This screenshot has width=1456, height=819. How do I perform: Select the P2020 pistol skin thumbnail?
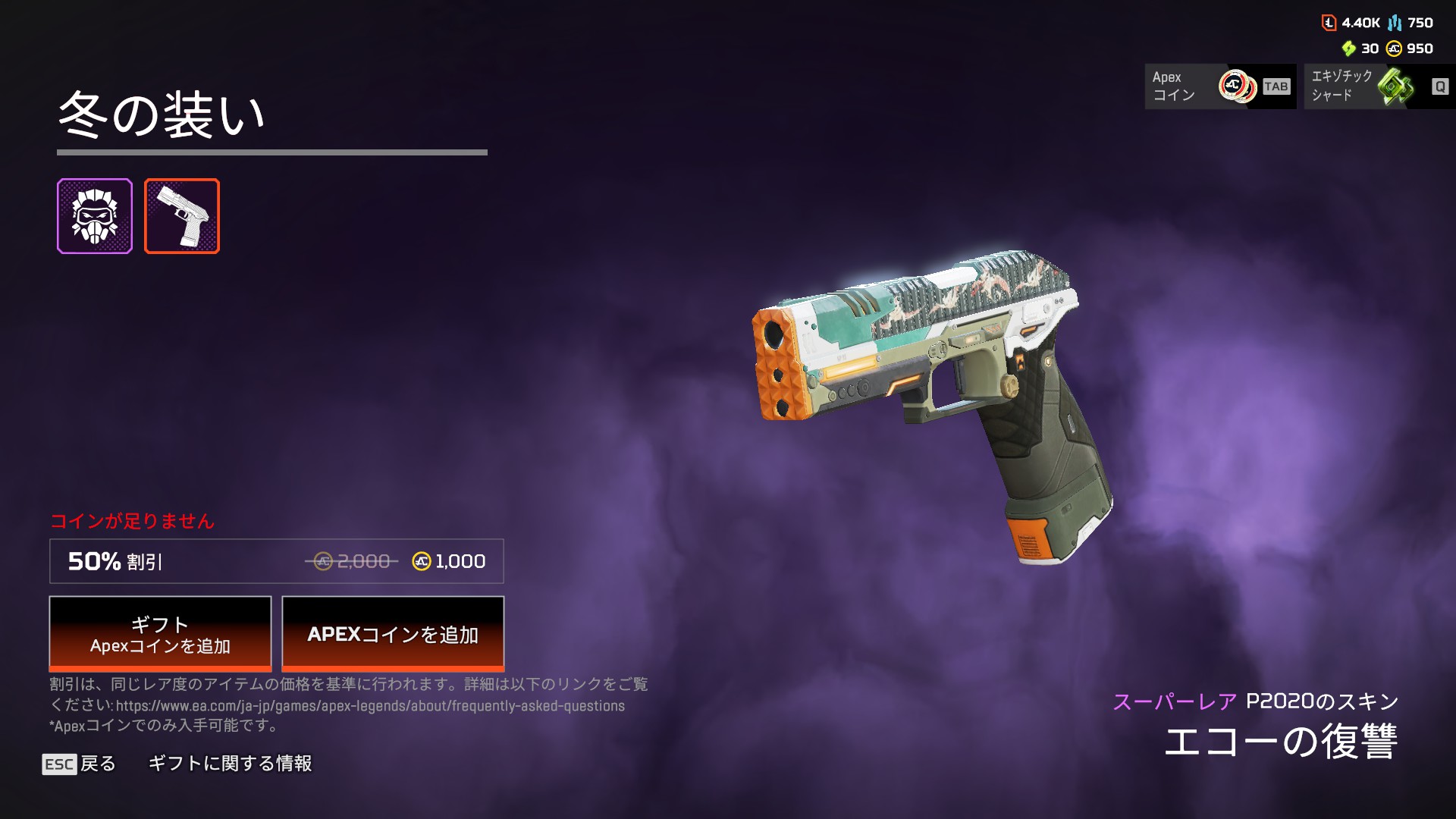[x=182, y=216]
